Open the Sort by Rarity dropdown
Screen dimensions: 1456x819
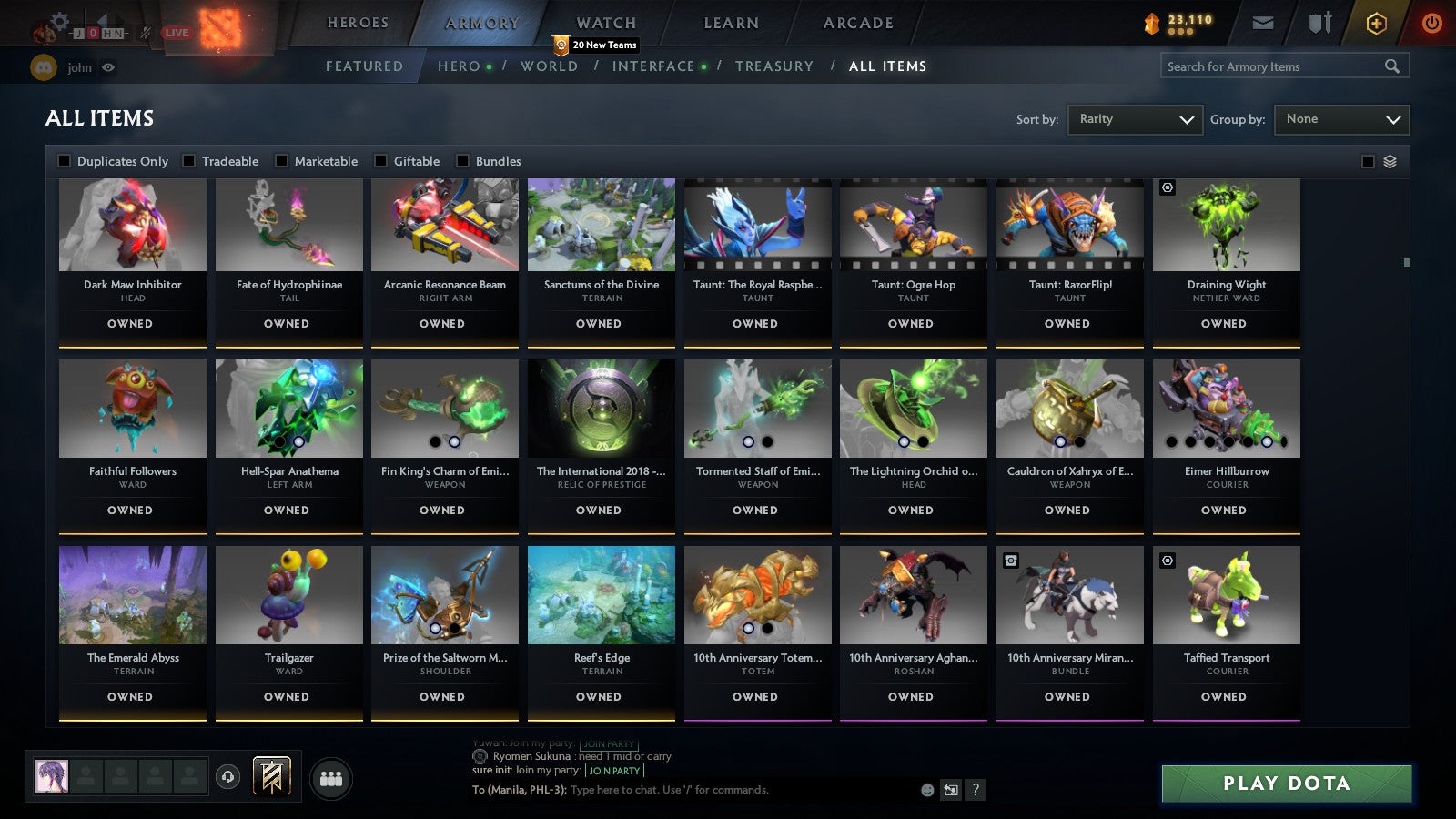(x=1135, y=119)
